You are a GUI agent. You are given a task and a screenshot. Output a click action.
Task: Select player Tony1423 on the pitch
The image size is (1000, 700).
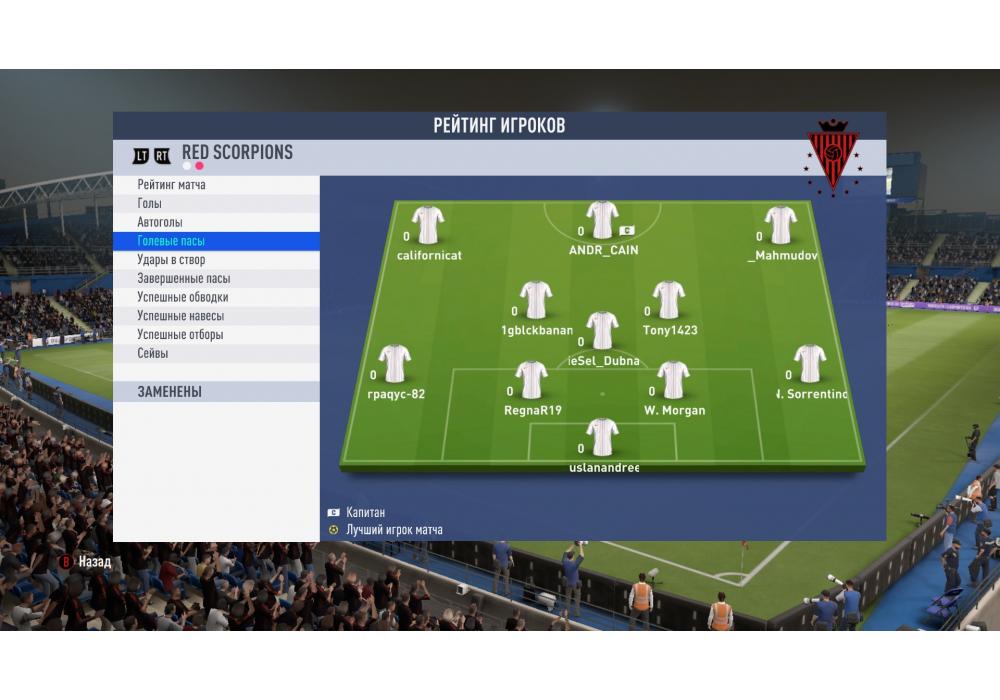click(669, 300)
